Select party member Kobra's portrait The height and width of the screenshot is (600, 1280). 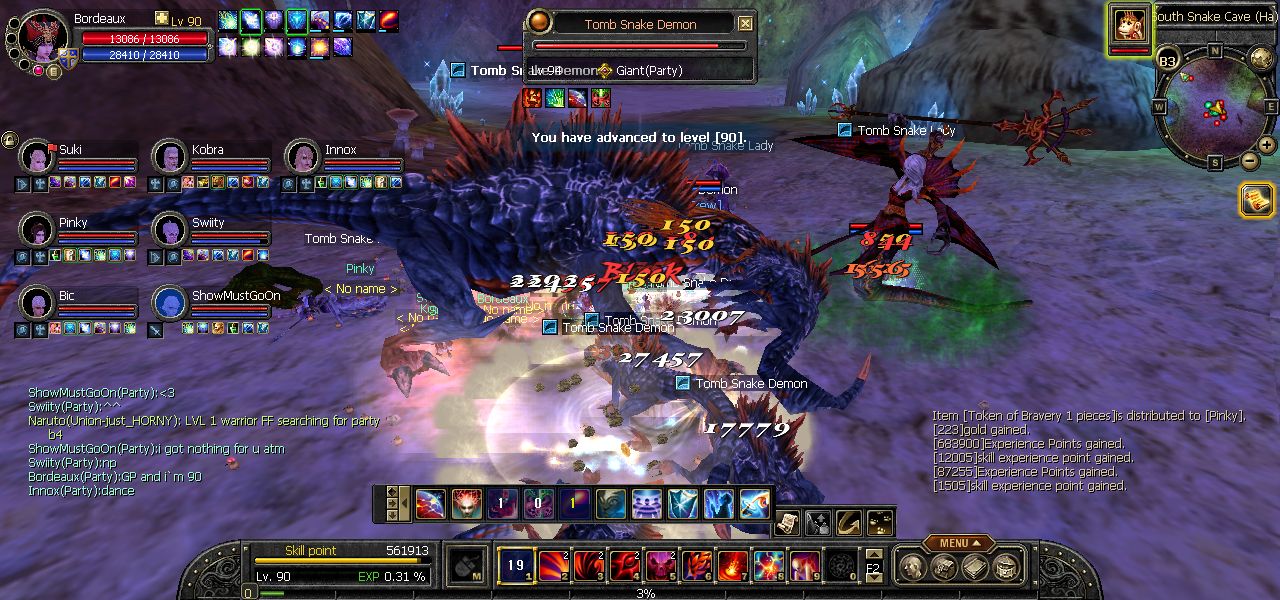(x=169, y=157)
